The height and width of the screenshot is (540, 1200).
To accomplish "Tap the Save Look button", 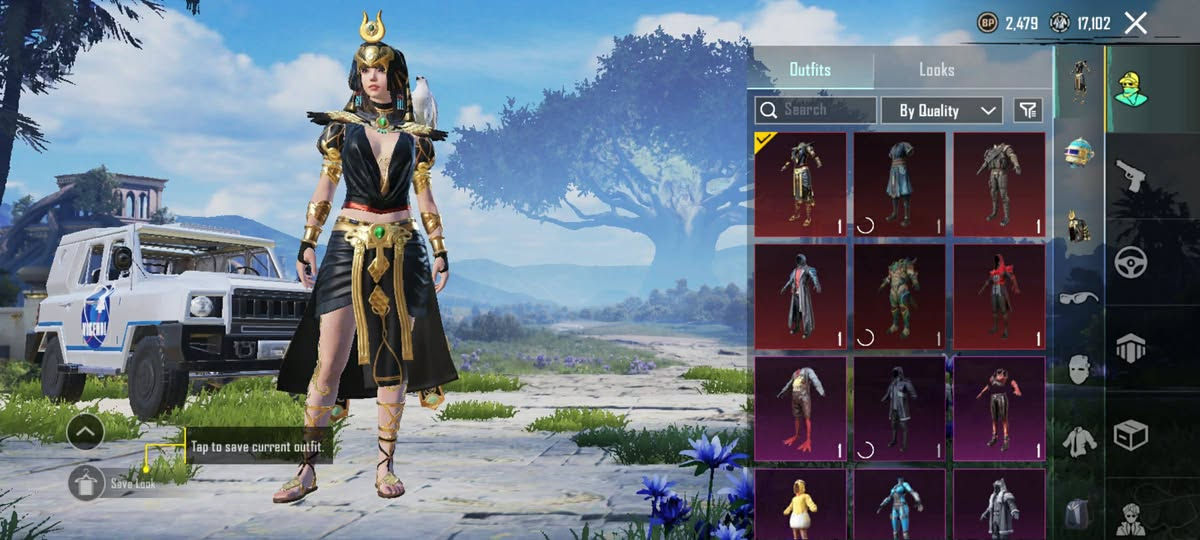I will (87, 483).
